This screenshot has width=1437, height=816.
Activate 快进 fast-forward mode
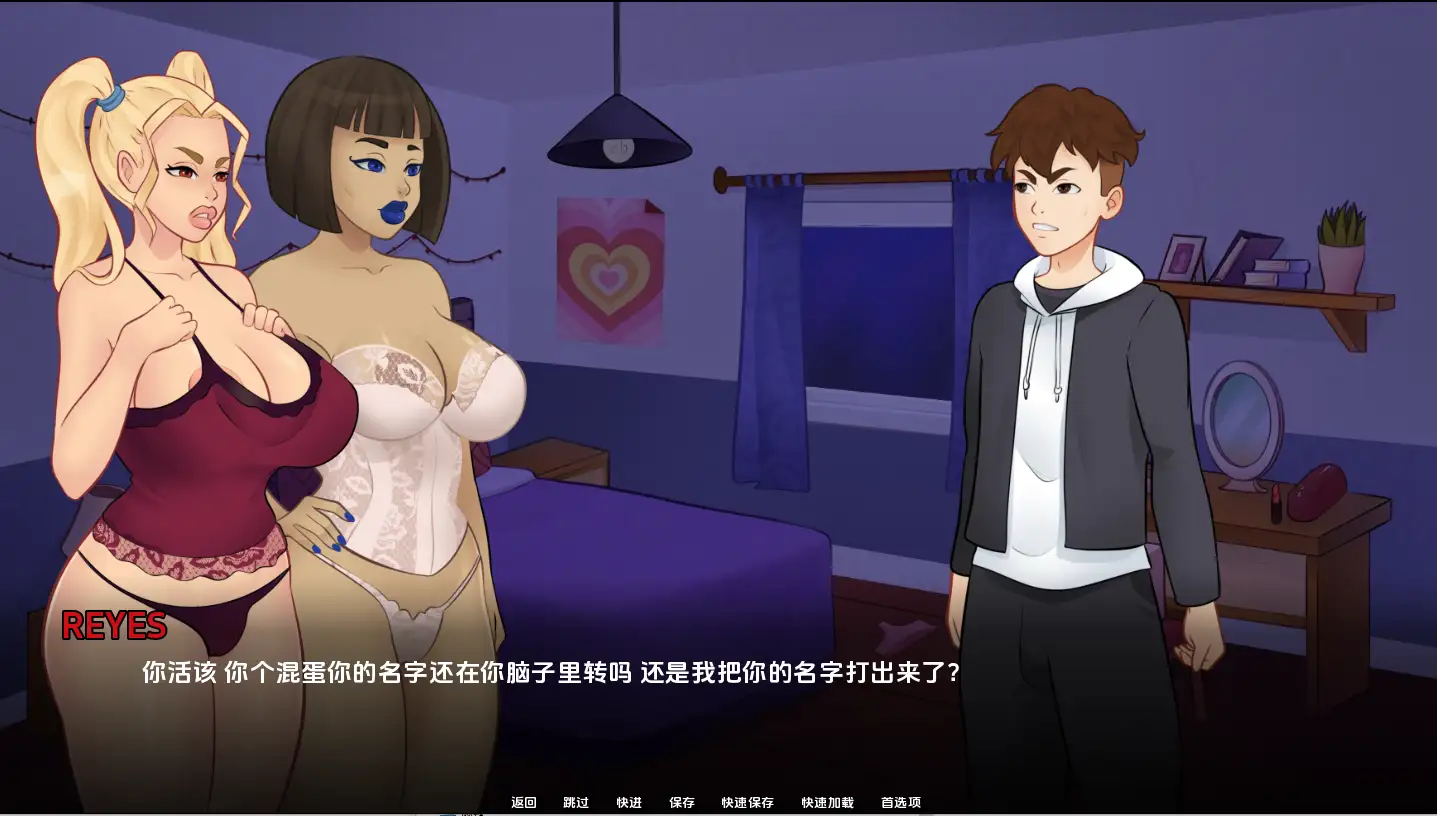click(627, 802)
